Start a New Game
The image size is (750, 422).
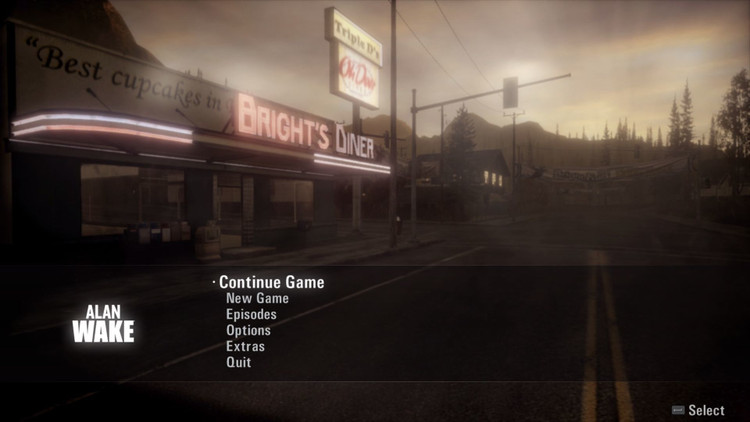click(x=257, y=298)
